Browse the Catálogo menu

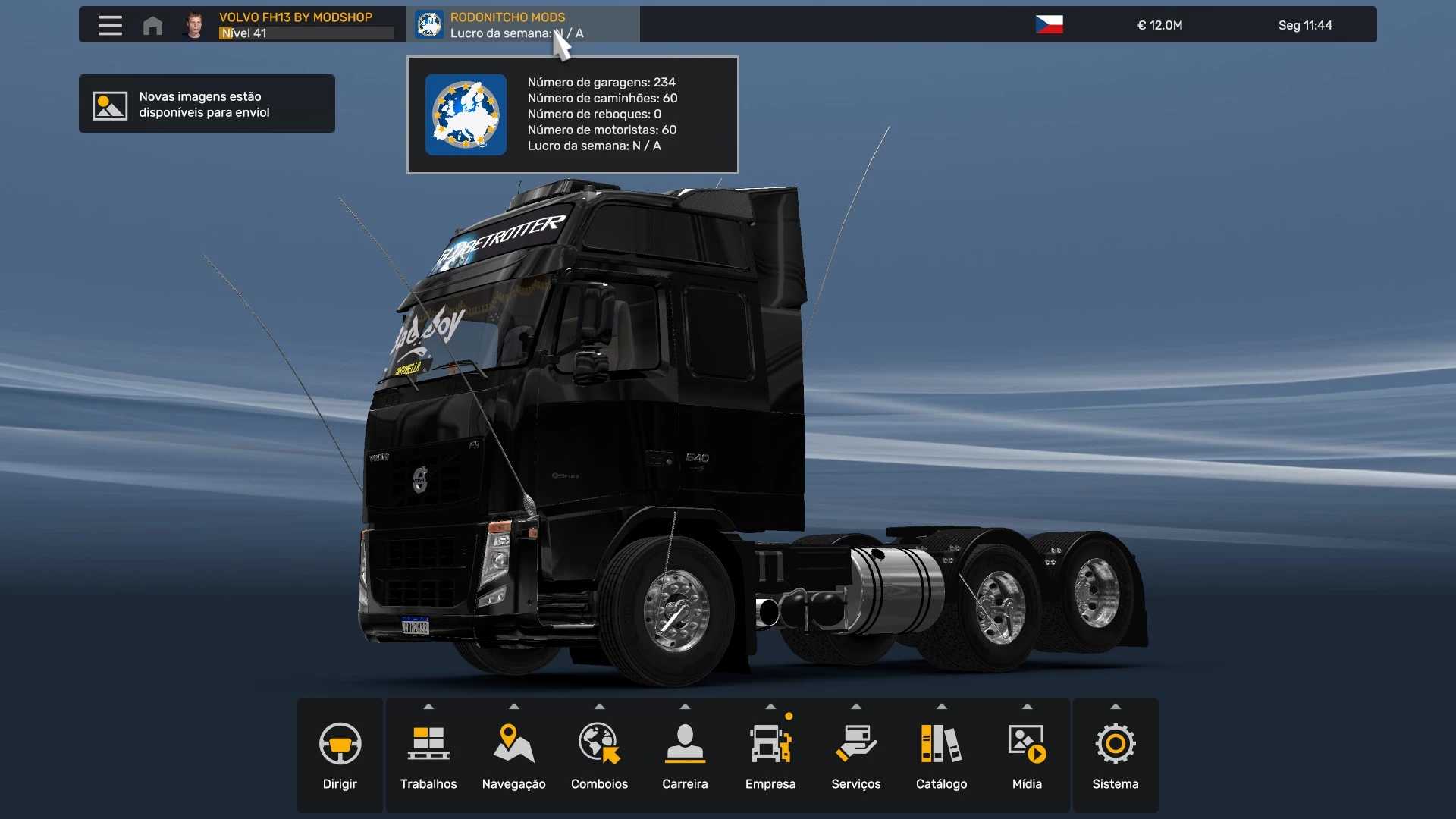click(941, 755)
